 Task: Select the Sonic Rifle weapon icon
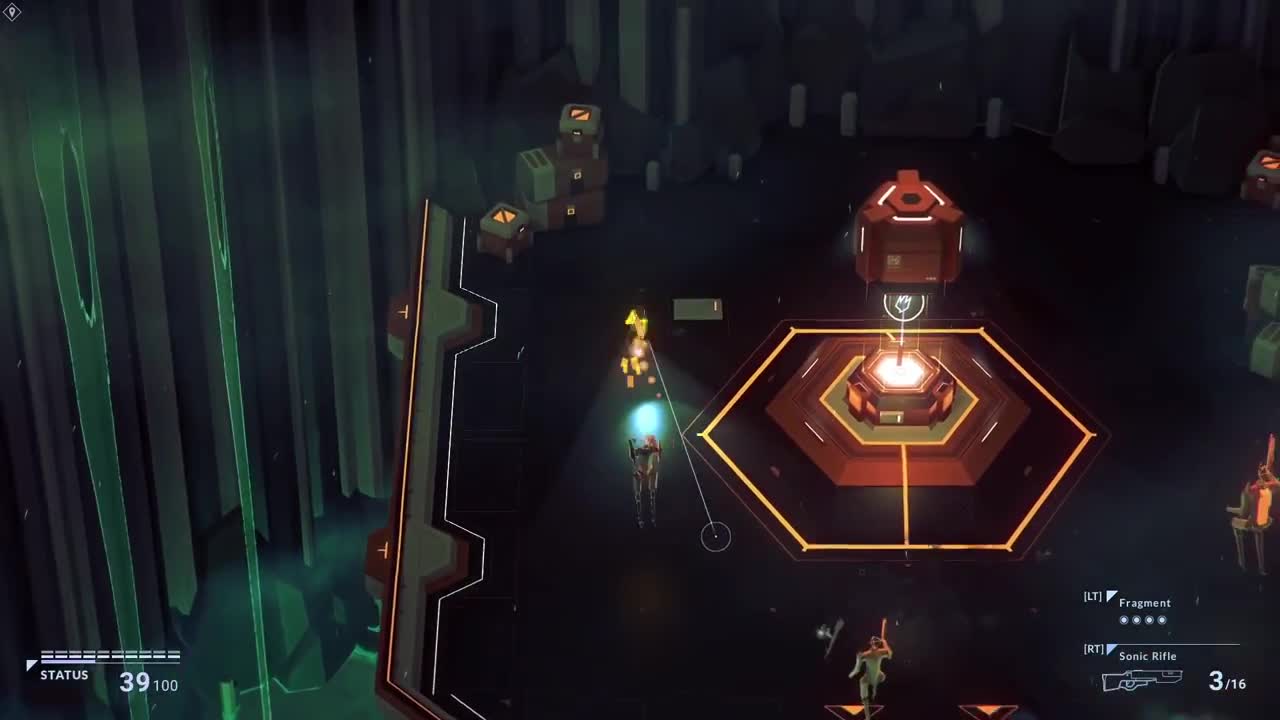(x=1142, y=680)
